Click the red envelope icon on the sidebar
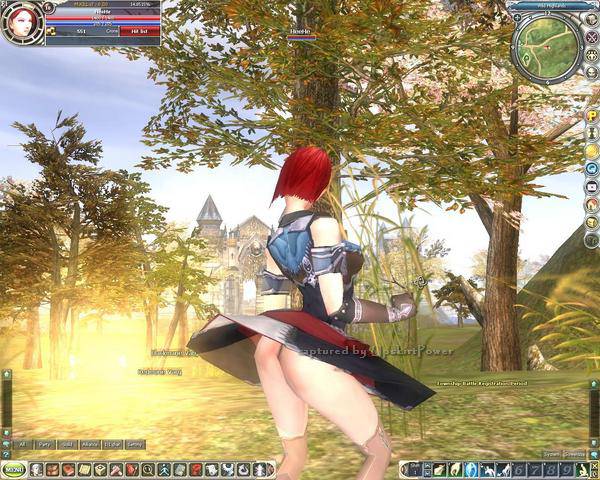The height and width of the screenshot is (480, 600). pos(592,186)
